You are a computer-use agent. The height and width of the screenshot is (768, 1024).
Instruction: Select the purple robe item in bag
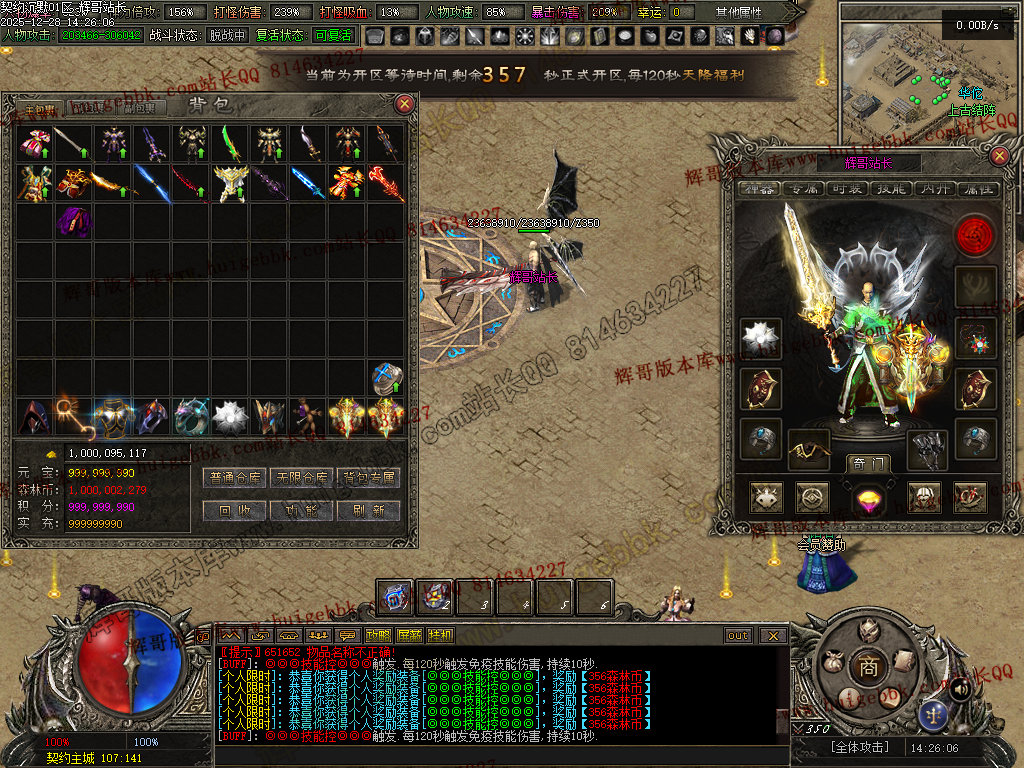click(73, 220)
